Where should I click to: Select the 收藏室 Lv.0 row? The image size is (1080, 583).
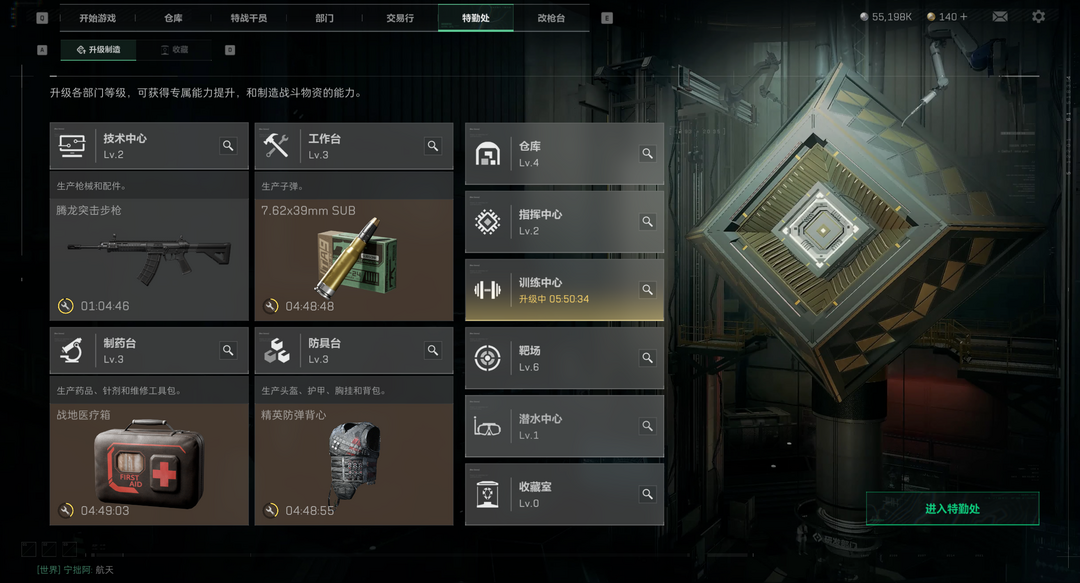click(564, 494)
